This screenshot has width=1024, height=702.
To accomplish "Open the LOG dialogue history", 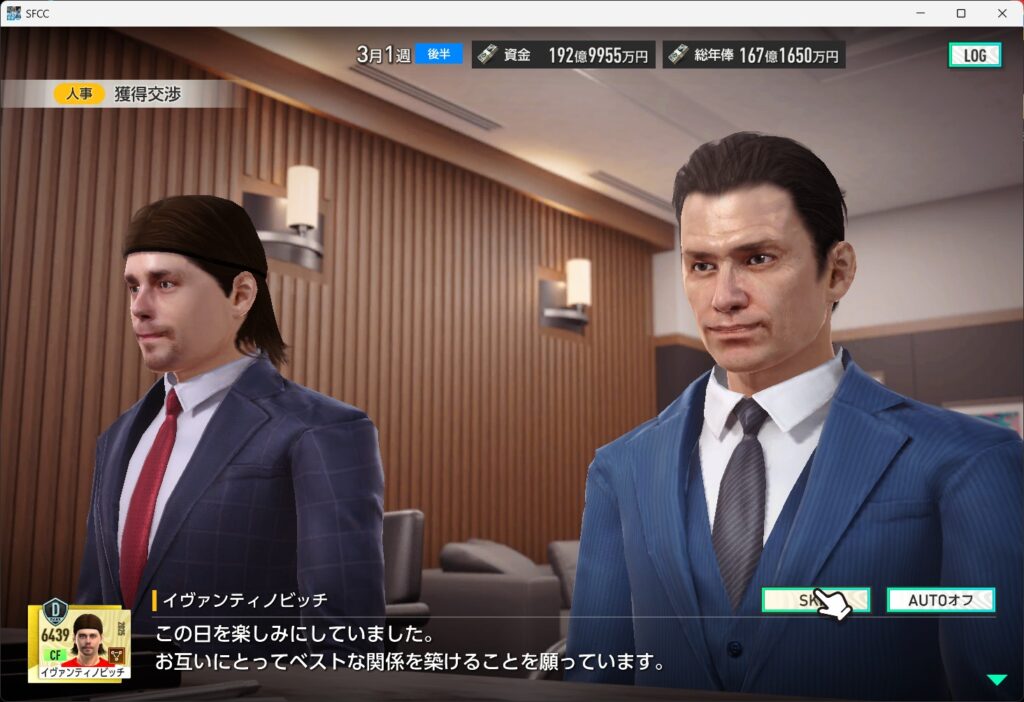I will pyautogui.click(x=974, y=55).
